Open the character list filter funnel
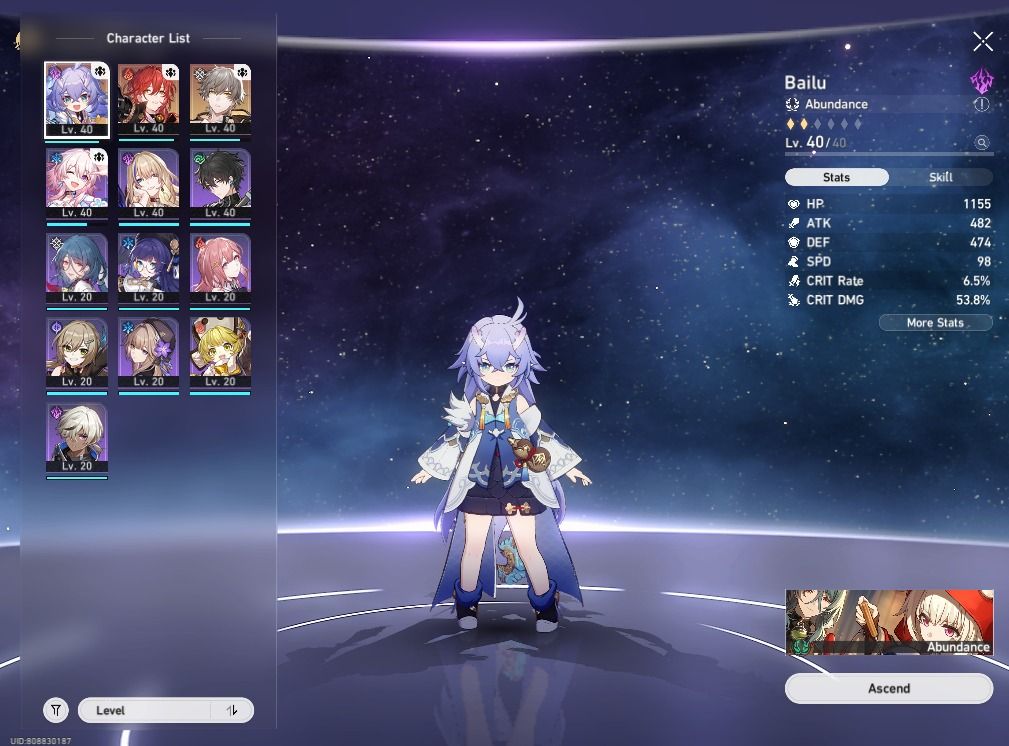The height and width of the screenshot is (746, 1009). coord(56,710)
